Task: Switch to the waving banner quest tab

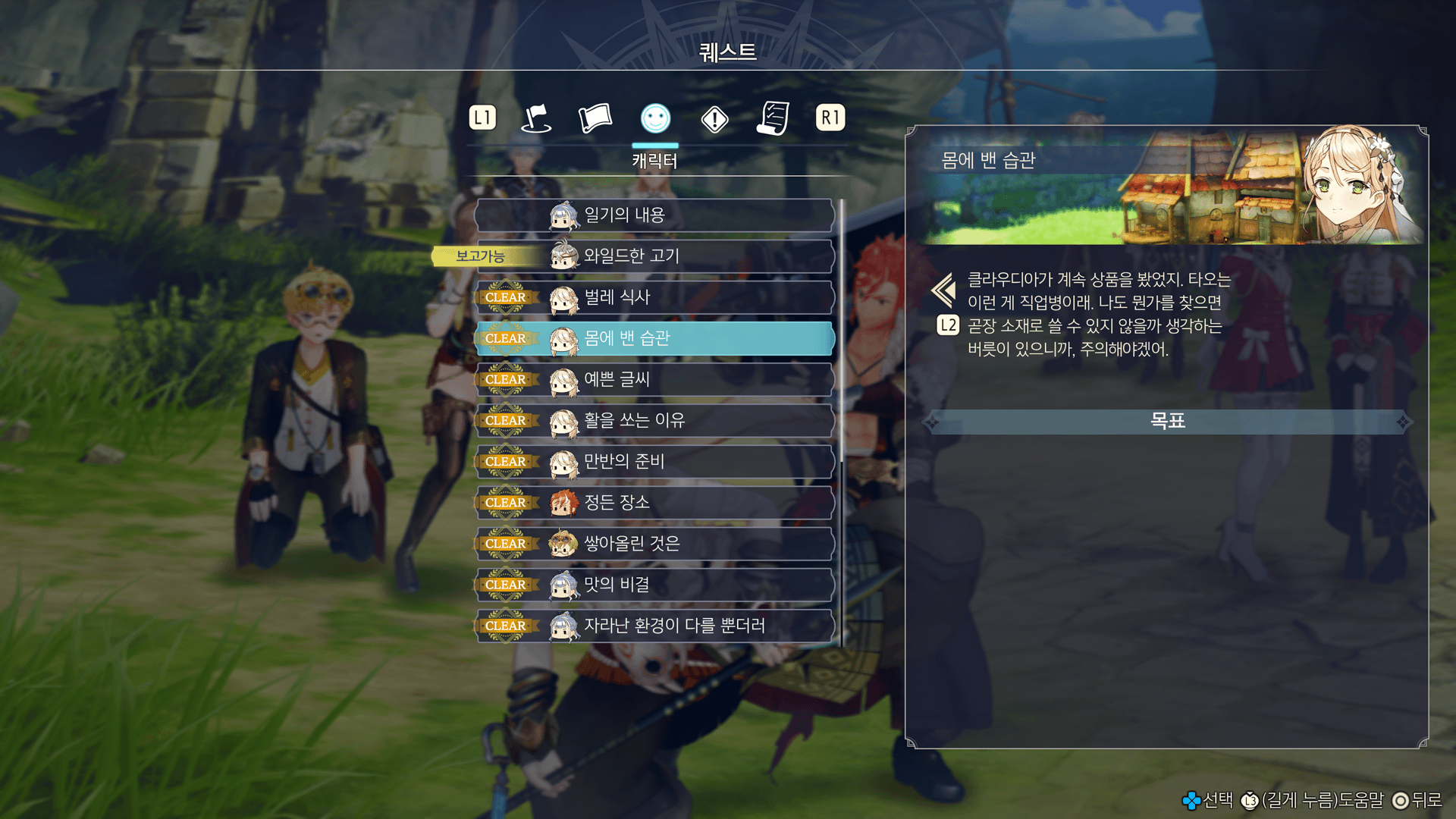Action: [595, 118]
